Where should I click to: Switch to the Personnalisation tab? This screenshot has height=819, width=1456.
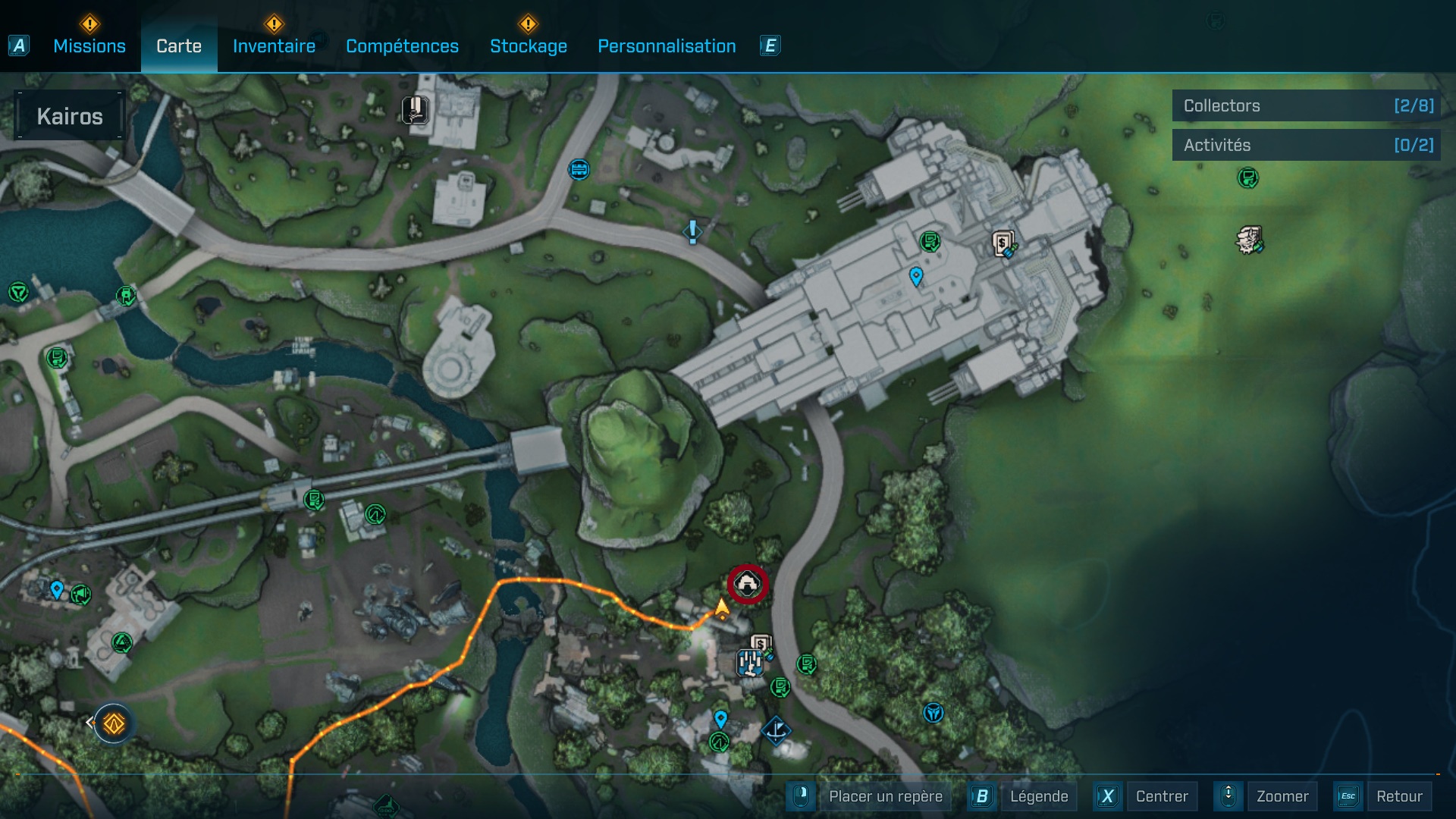pyautogui.click(x=667, y=46)
